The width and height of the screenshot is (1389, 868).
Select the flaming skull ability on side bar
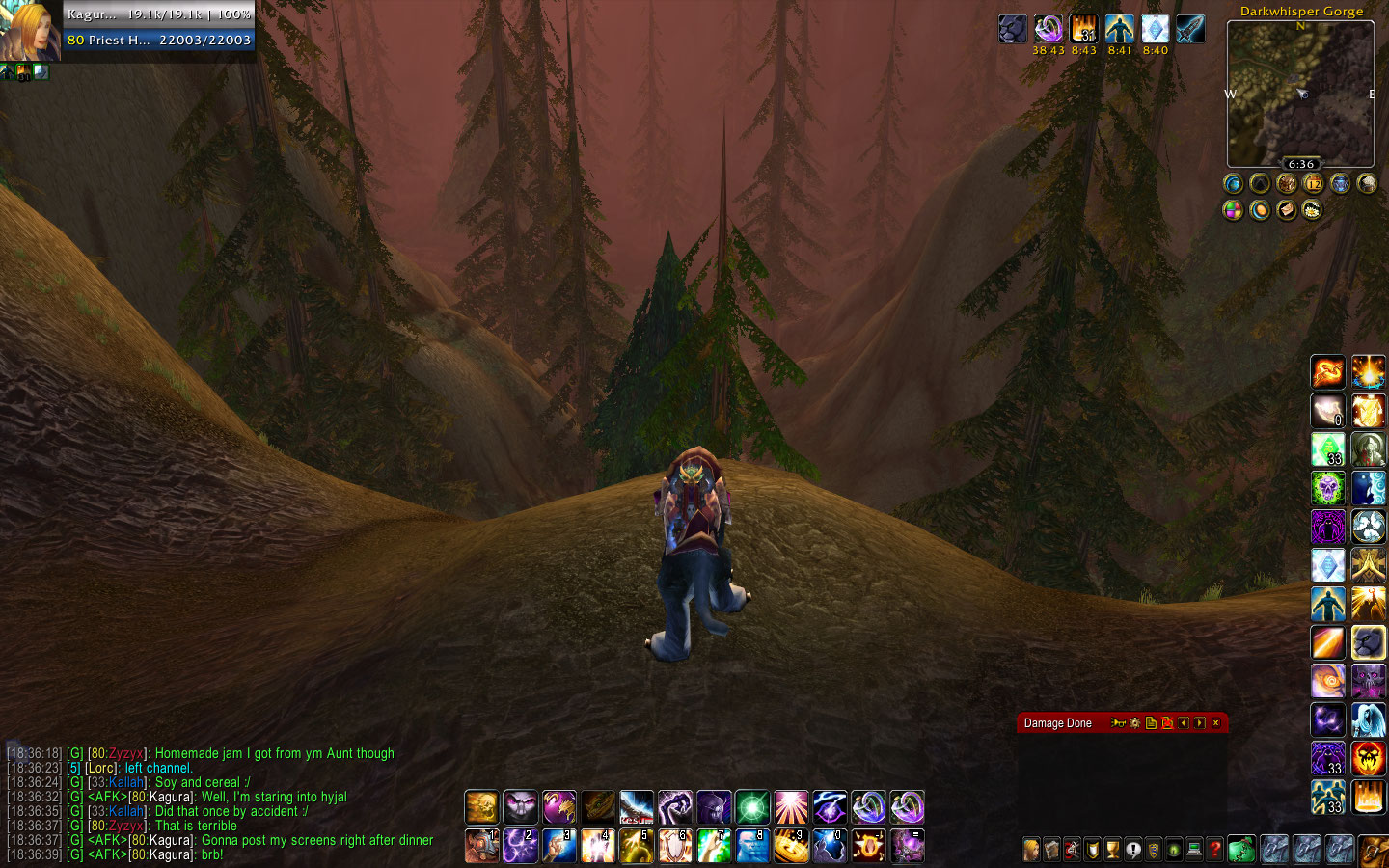point(1368,759)
